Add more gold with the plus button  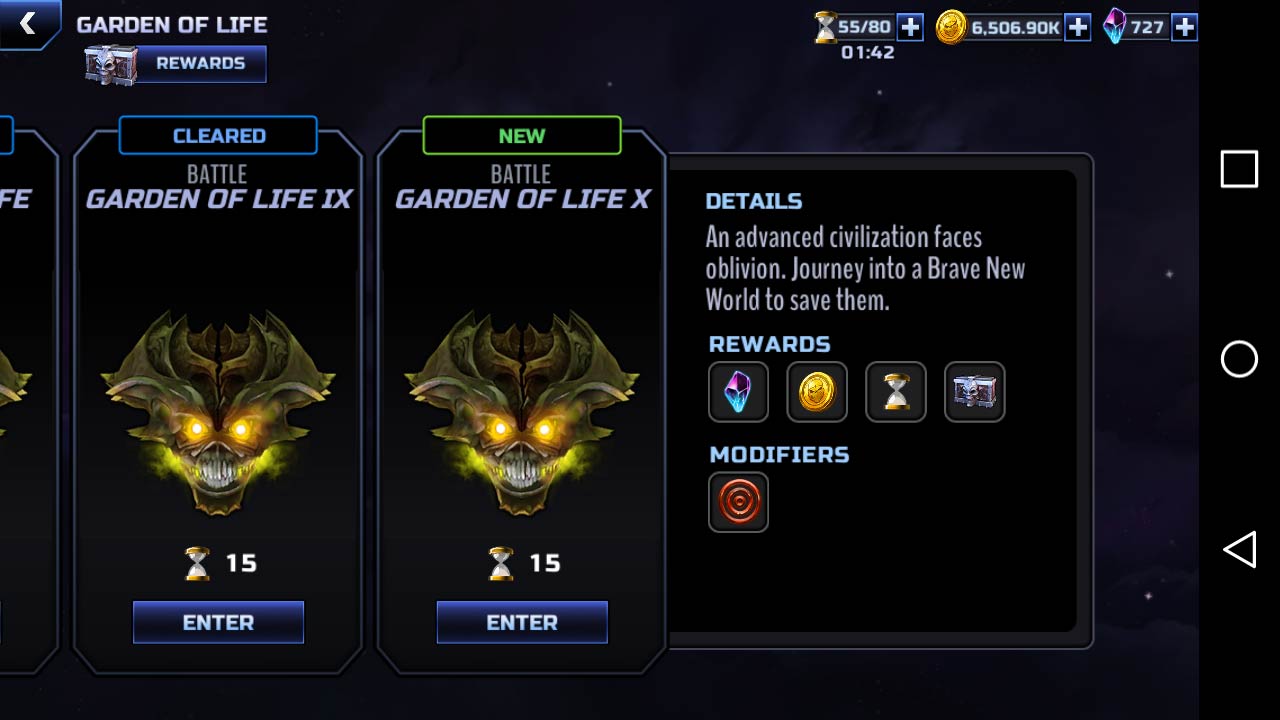tap(1077, 27)
